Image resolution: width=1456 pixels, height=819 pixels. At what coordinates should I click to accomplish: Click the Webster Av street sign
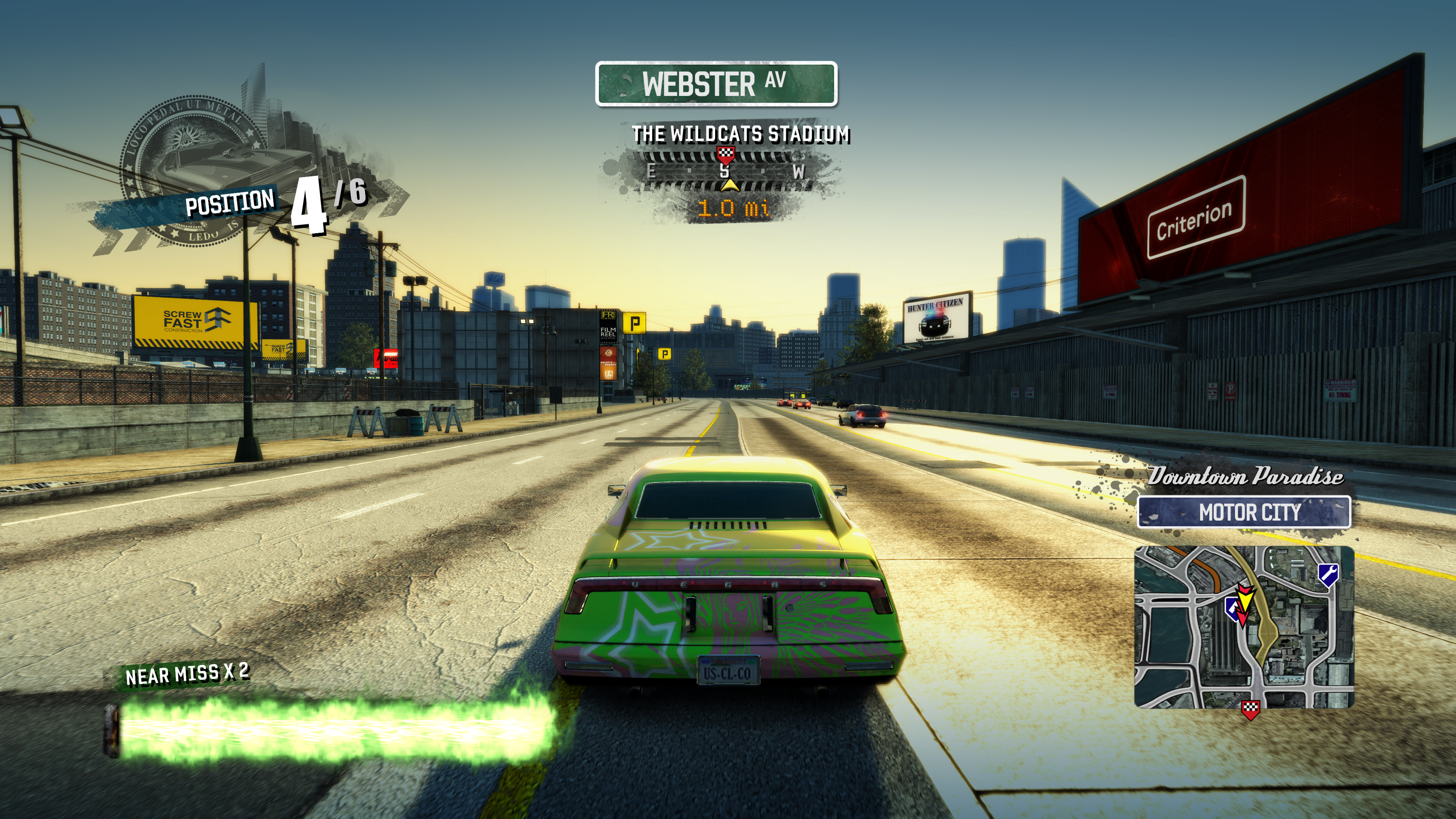point(715,84)
